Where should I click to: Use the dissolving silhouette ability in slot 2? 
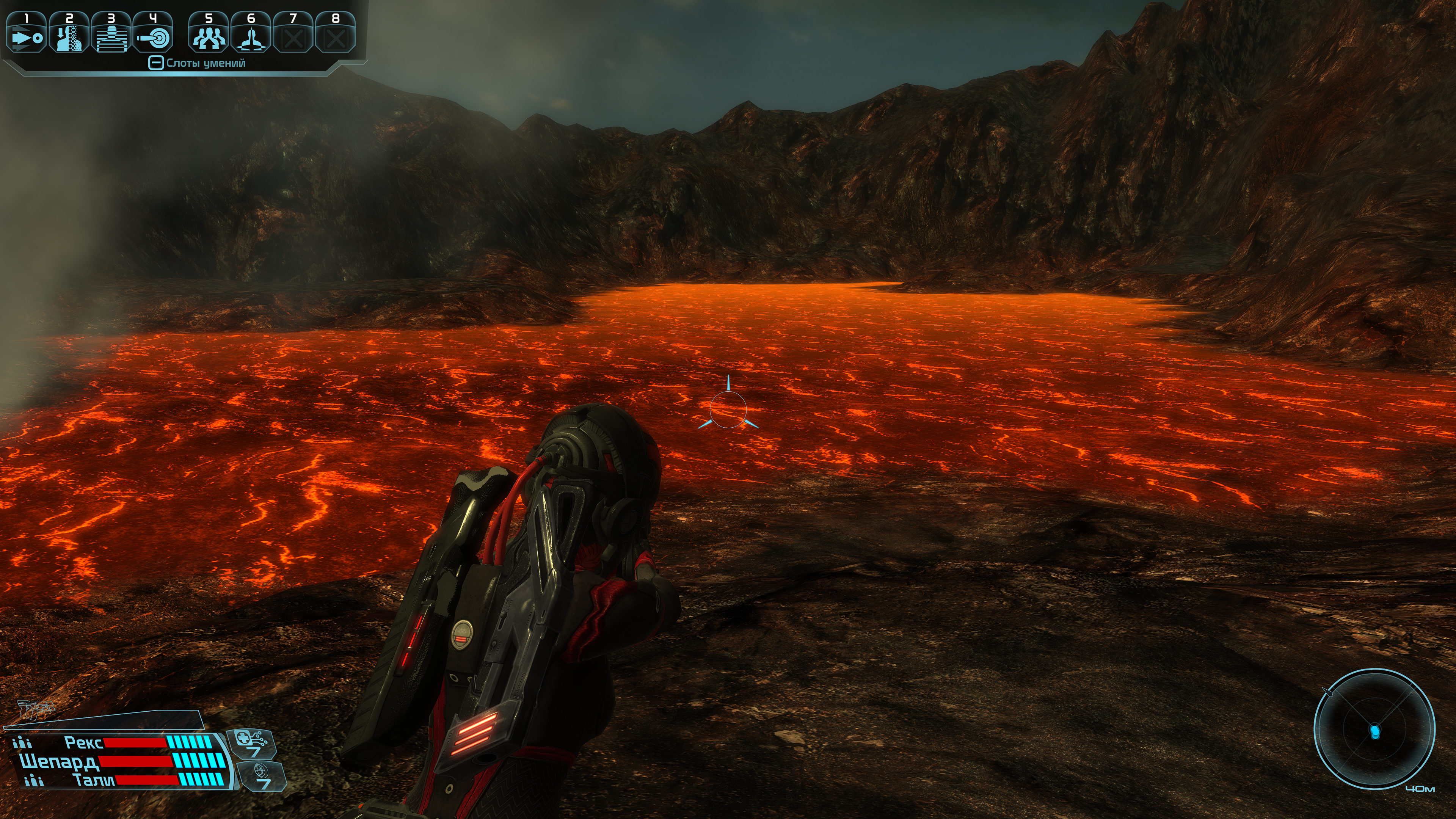69,33
